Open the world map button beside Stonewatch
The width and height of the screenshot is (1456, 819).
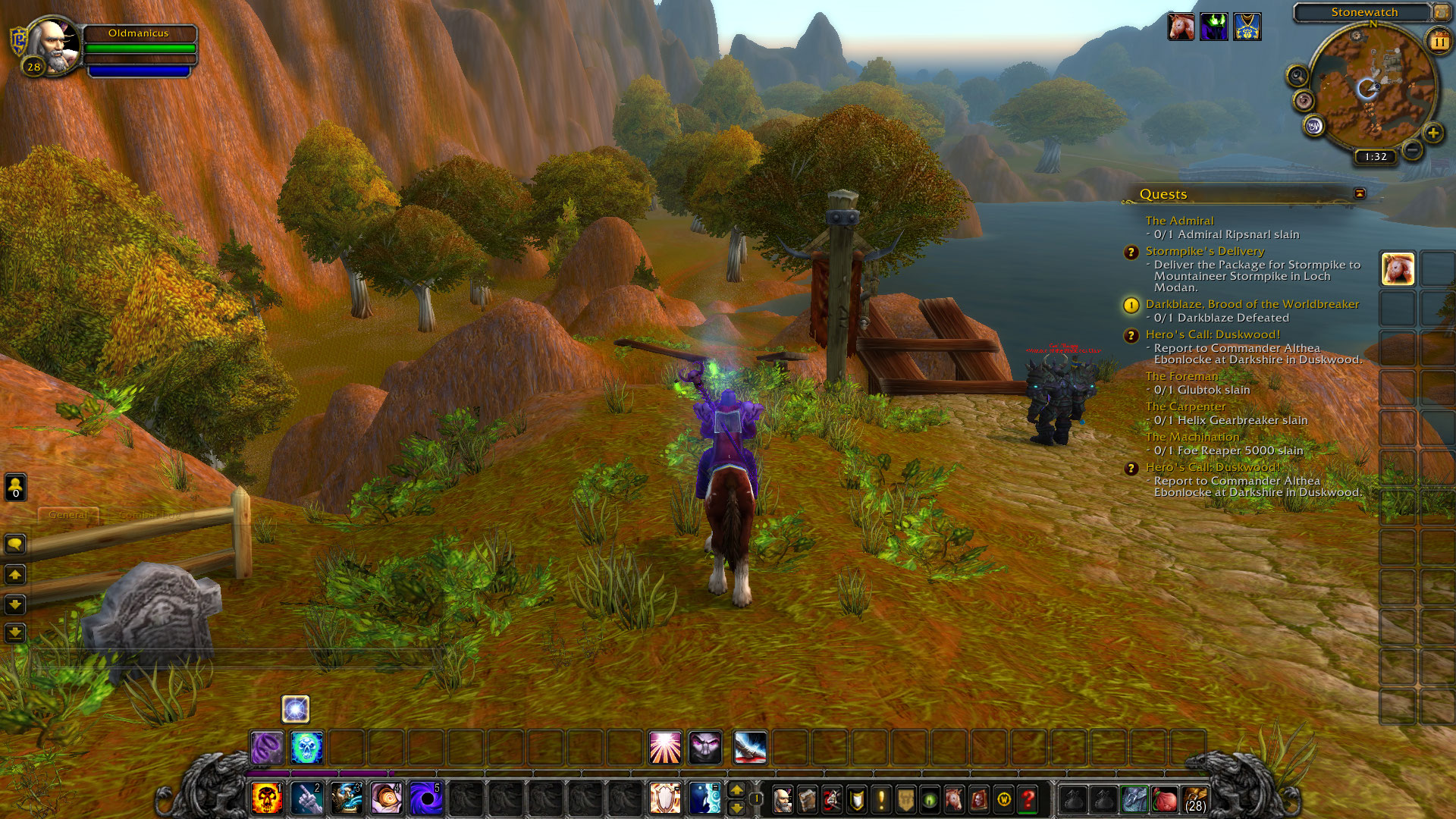pyautogui.click(x=1440, y=12)
